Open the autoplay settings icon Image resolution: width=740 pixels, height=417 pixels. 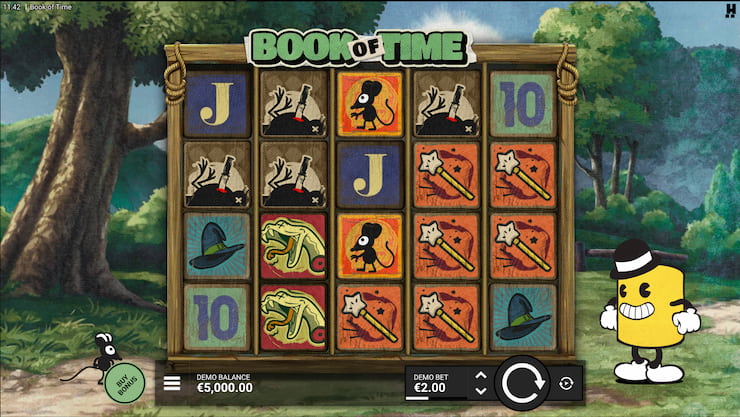[566, 383]
